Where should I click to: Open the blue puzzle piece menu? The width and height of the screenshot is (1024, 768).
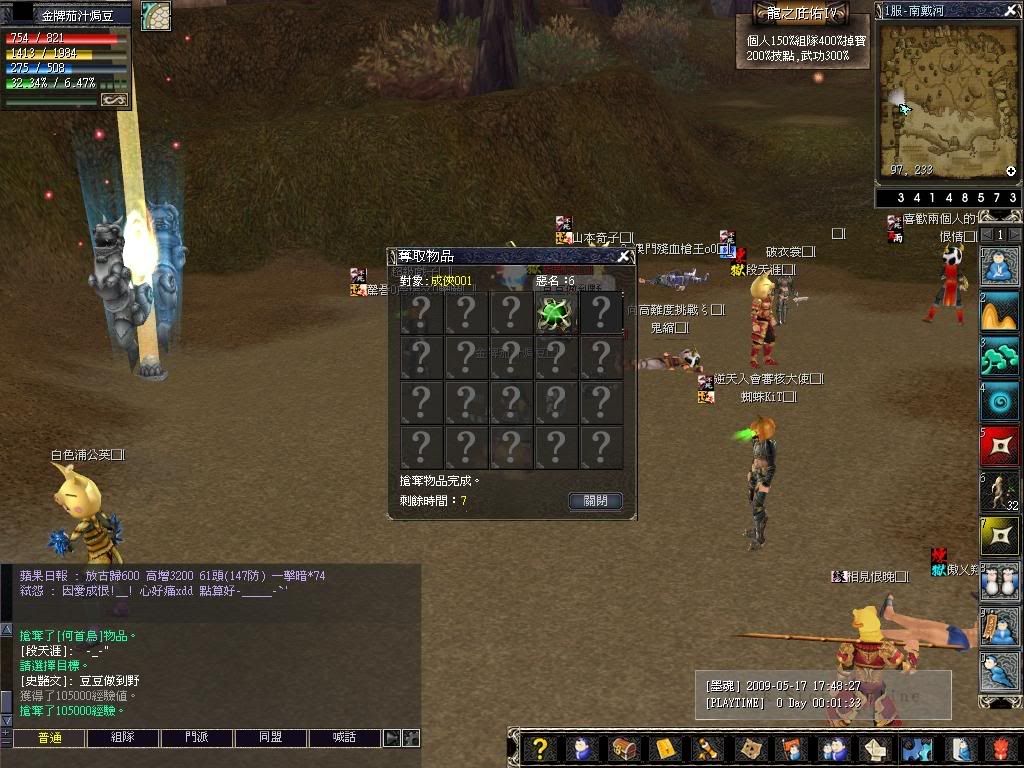pos(916,749)
